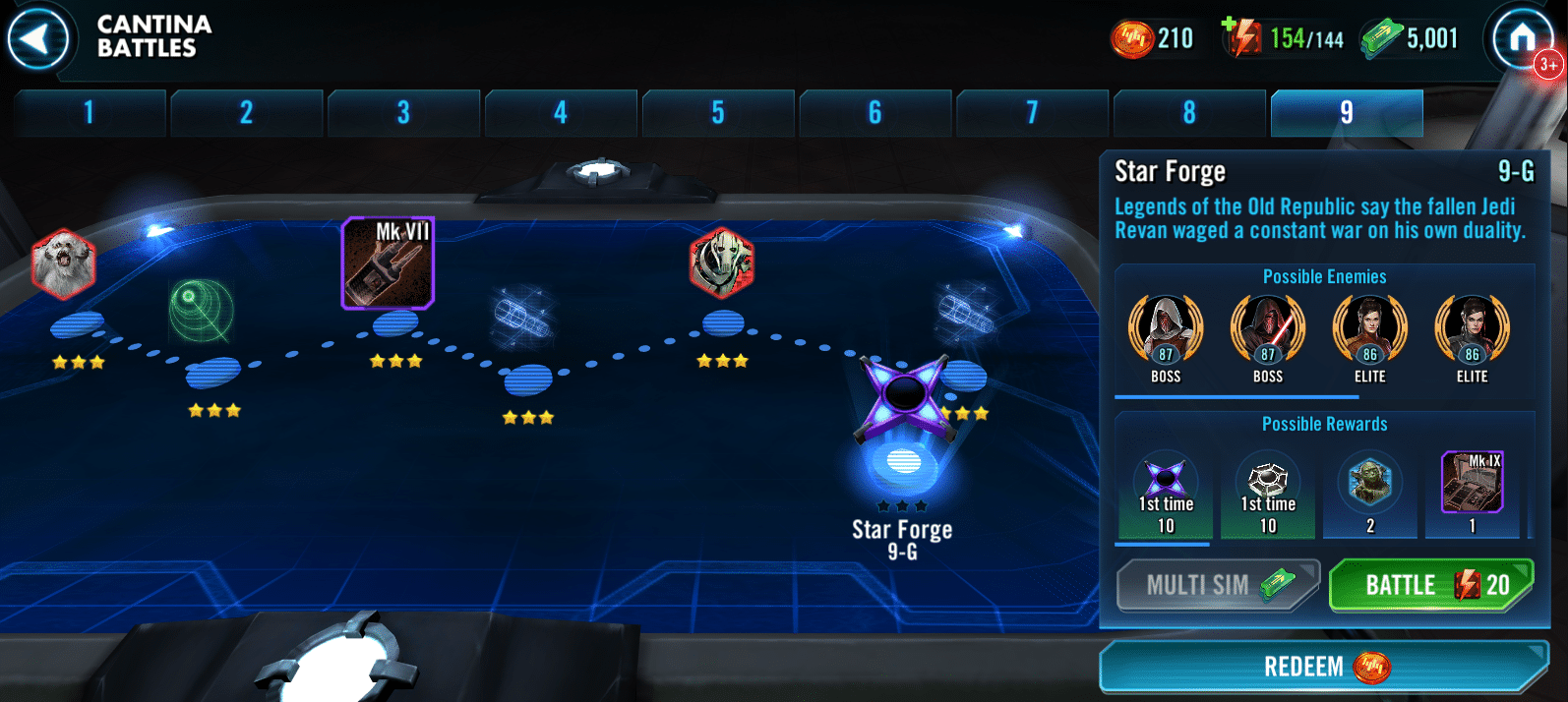
Task: Choose stage tab 5
Action: (x=718, y=113)
